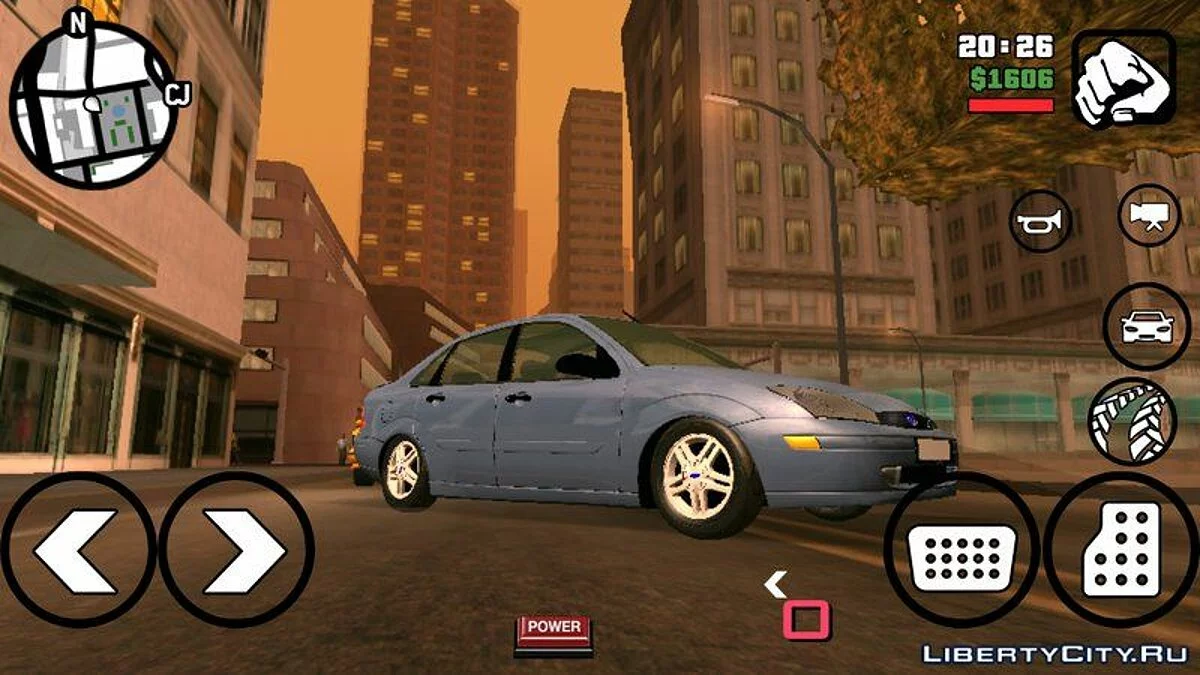The width and height of the screenshot is (1200, 675).
Task: Hit the brake pedal button
Action: 960,550
